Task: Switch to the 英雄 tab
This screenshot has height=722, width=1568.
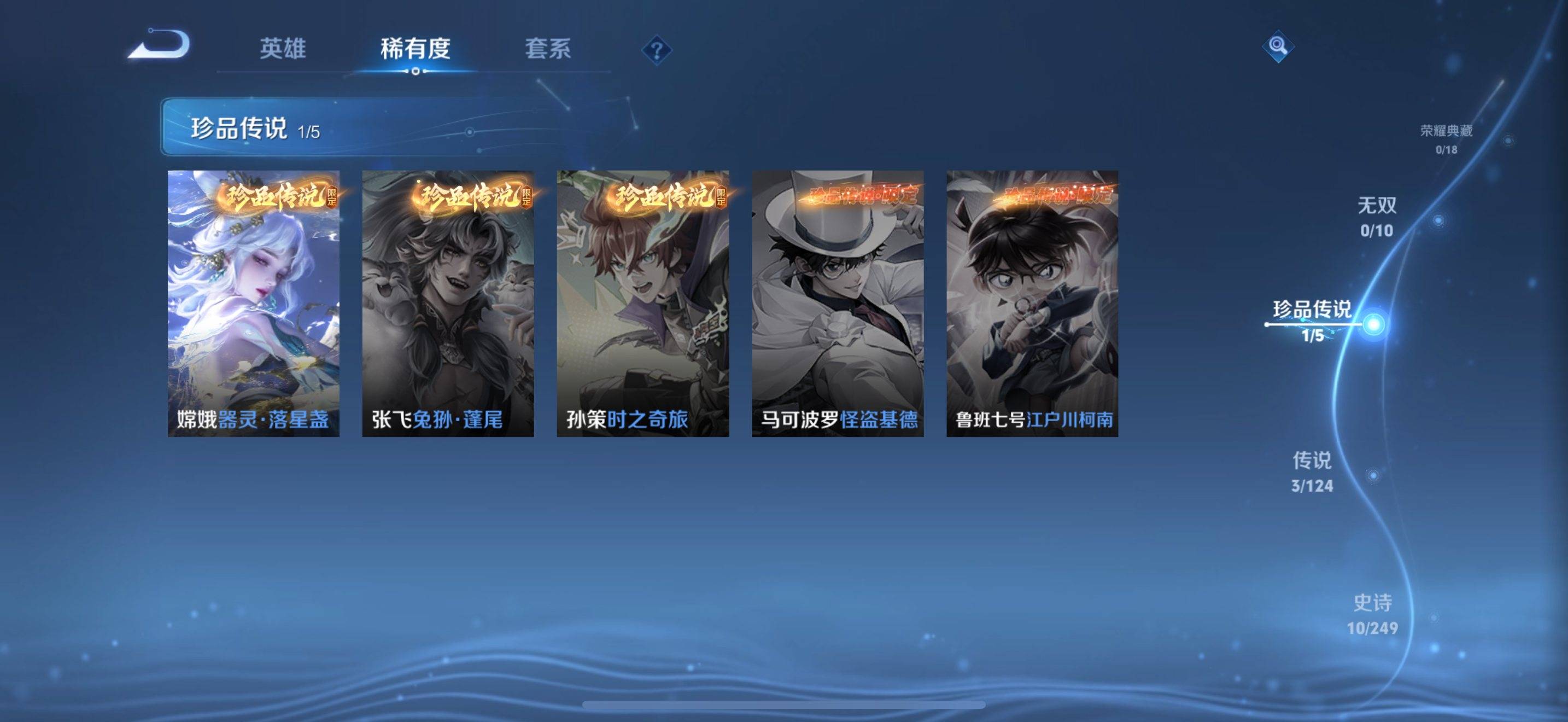Action: [283, 49]
